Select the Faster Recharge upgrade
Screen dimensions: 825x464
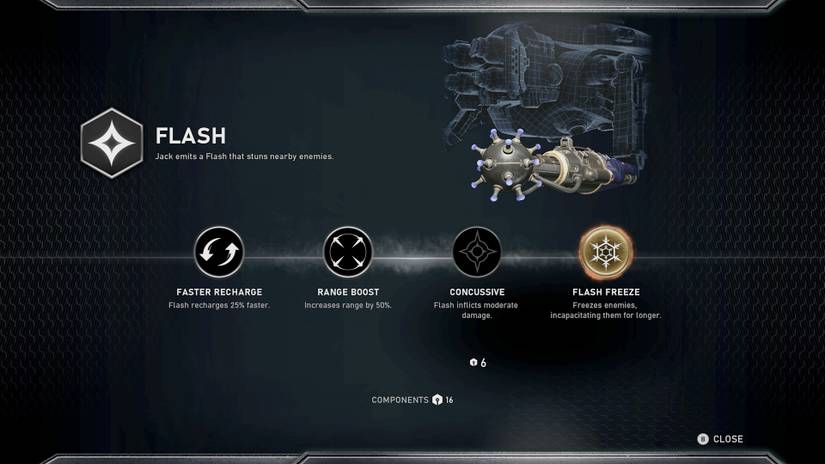coord(219,251)
